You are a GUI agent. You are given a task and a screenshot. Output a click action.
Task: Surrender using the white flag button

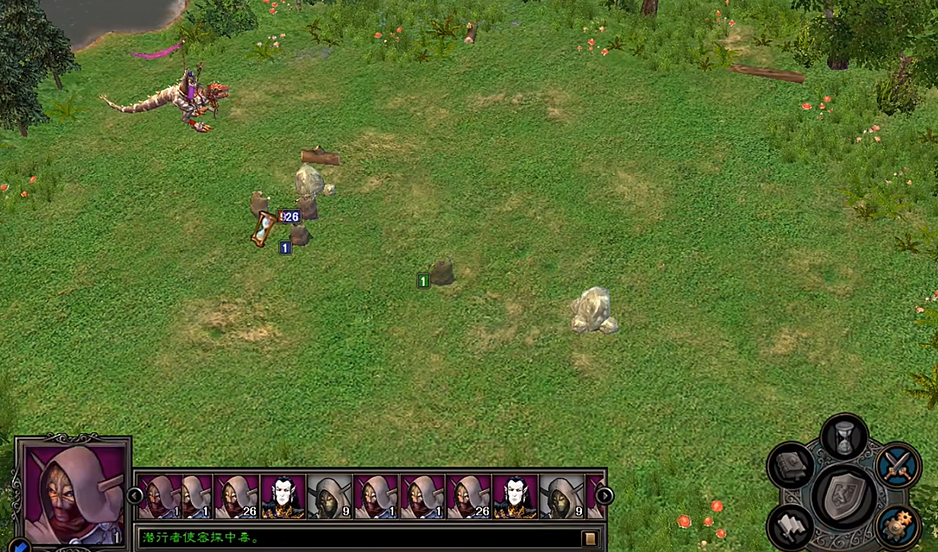point(791,525)
